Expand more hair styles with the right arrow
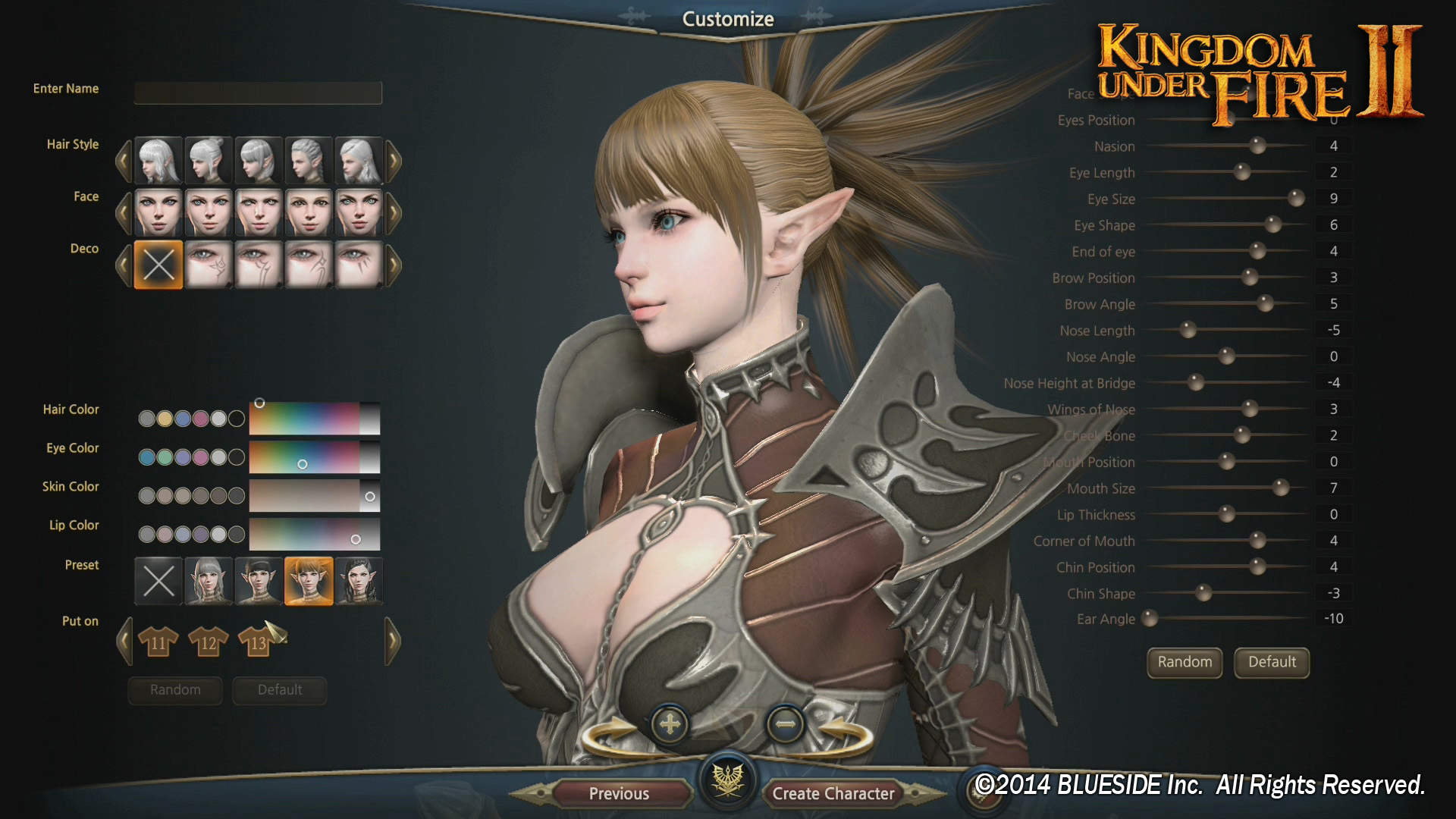The image size is (1456, 819). (x=394, y=160)
